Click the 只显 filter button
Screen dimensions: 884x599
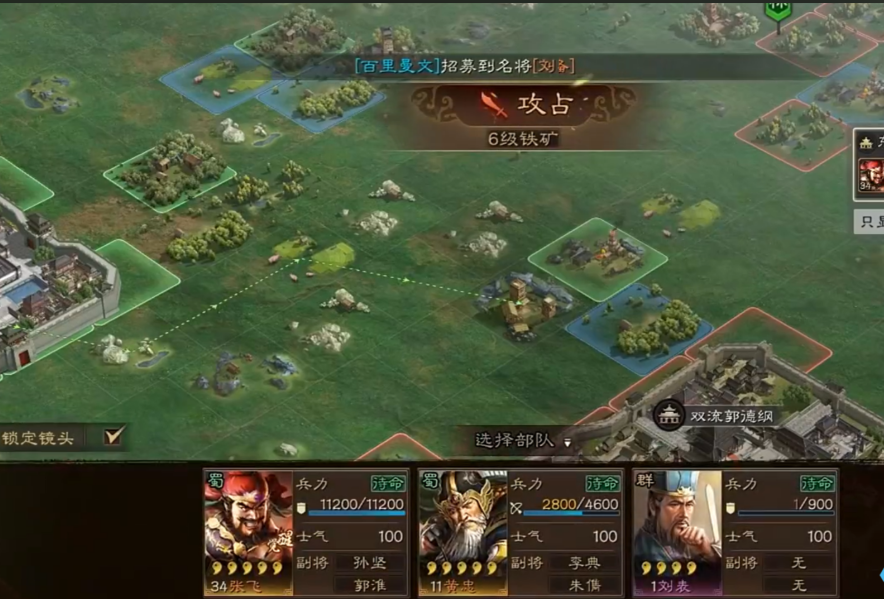(x=869, y=221)
